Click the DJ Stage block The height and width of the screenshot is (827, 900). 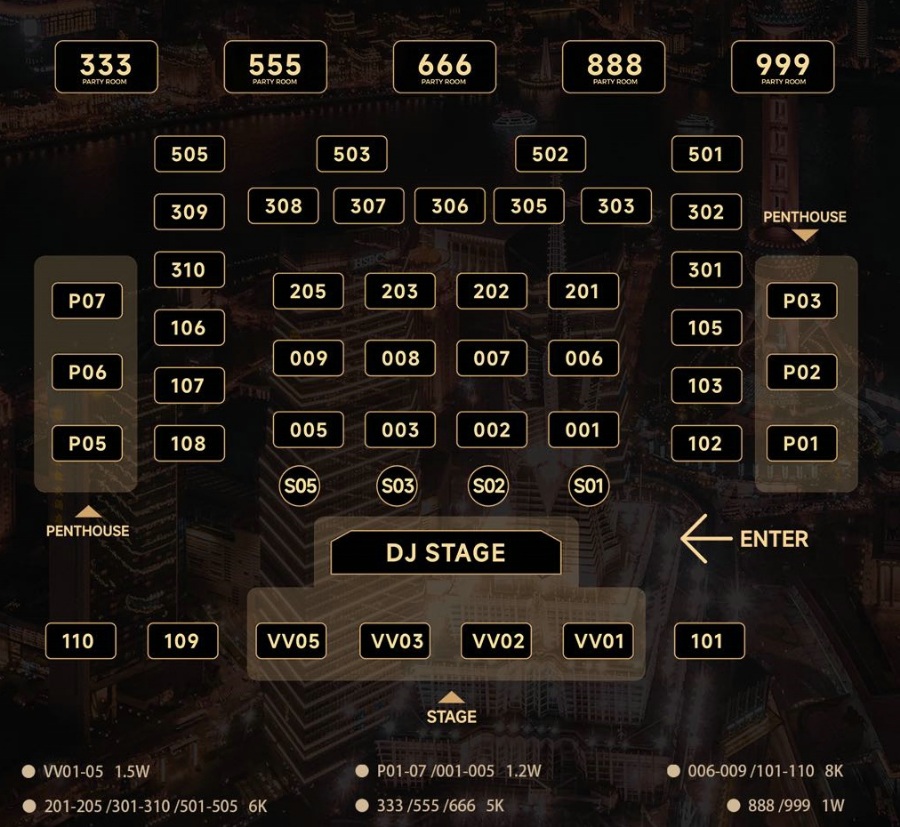pyautogui.click(x=446, y=553)
